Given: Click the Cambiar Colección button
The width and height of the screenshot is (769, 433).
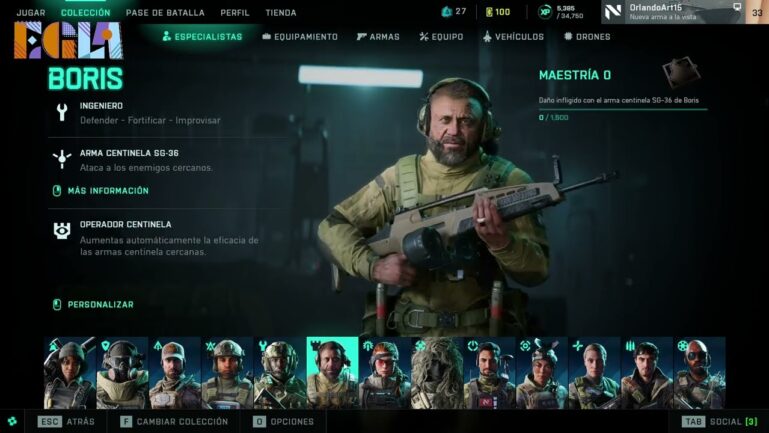Looking at the screenshot, I should [x=176, y=422].
